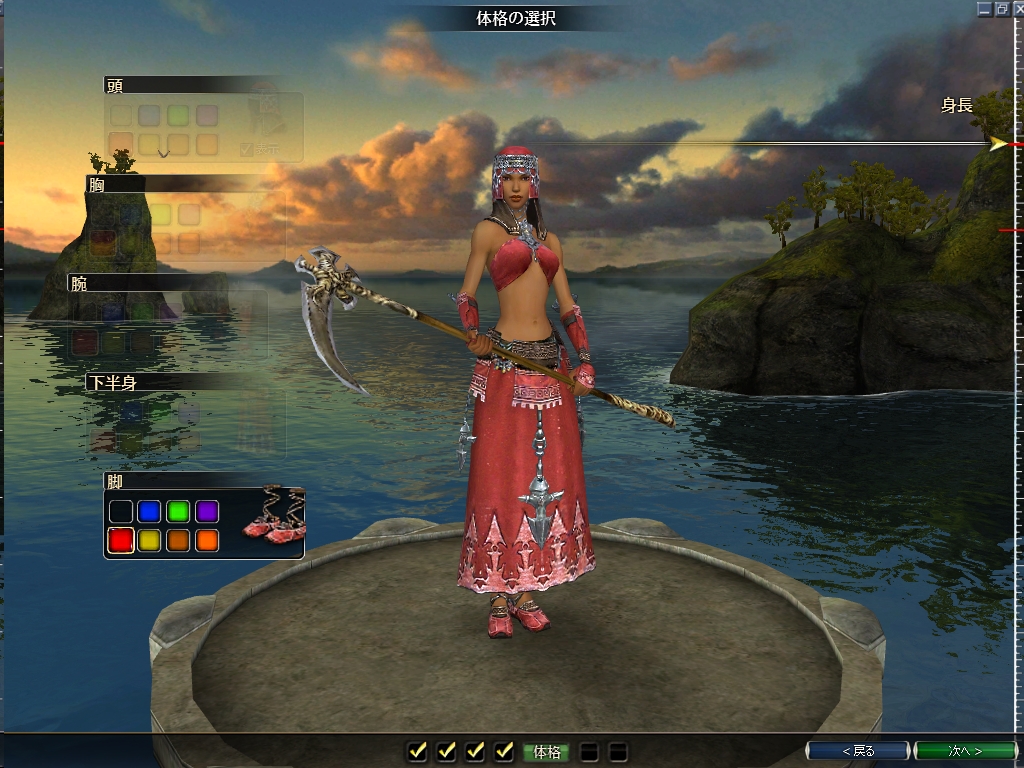Go to the next step with 次へ

coord(964,750)
